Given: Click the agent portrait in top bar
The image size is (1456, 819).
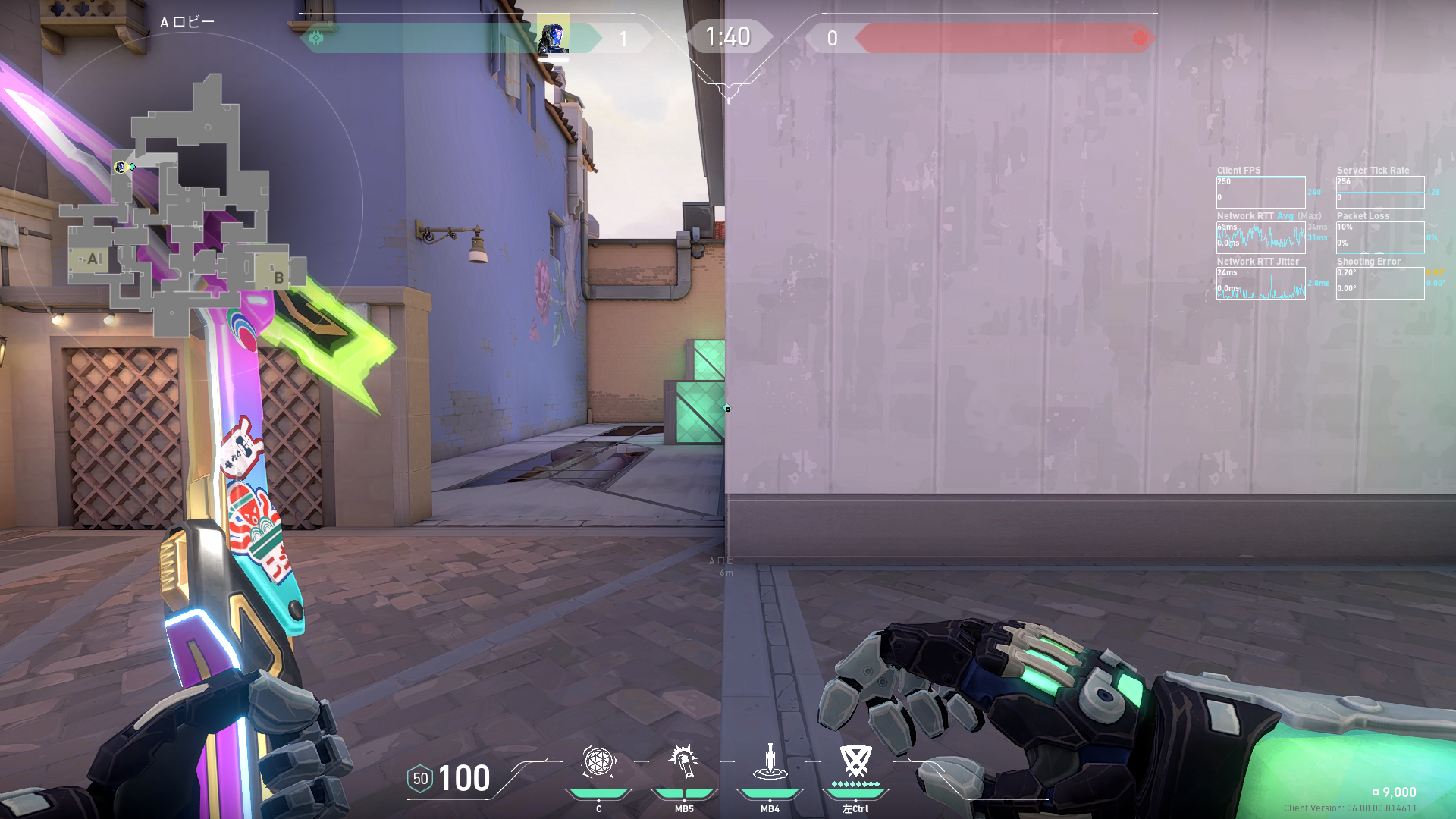Looking at the screenshot, I should (553, 36).
